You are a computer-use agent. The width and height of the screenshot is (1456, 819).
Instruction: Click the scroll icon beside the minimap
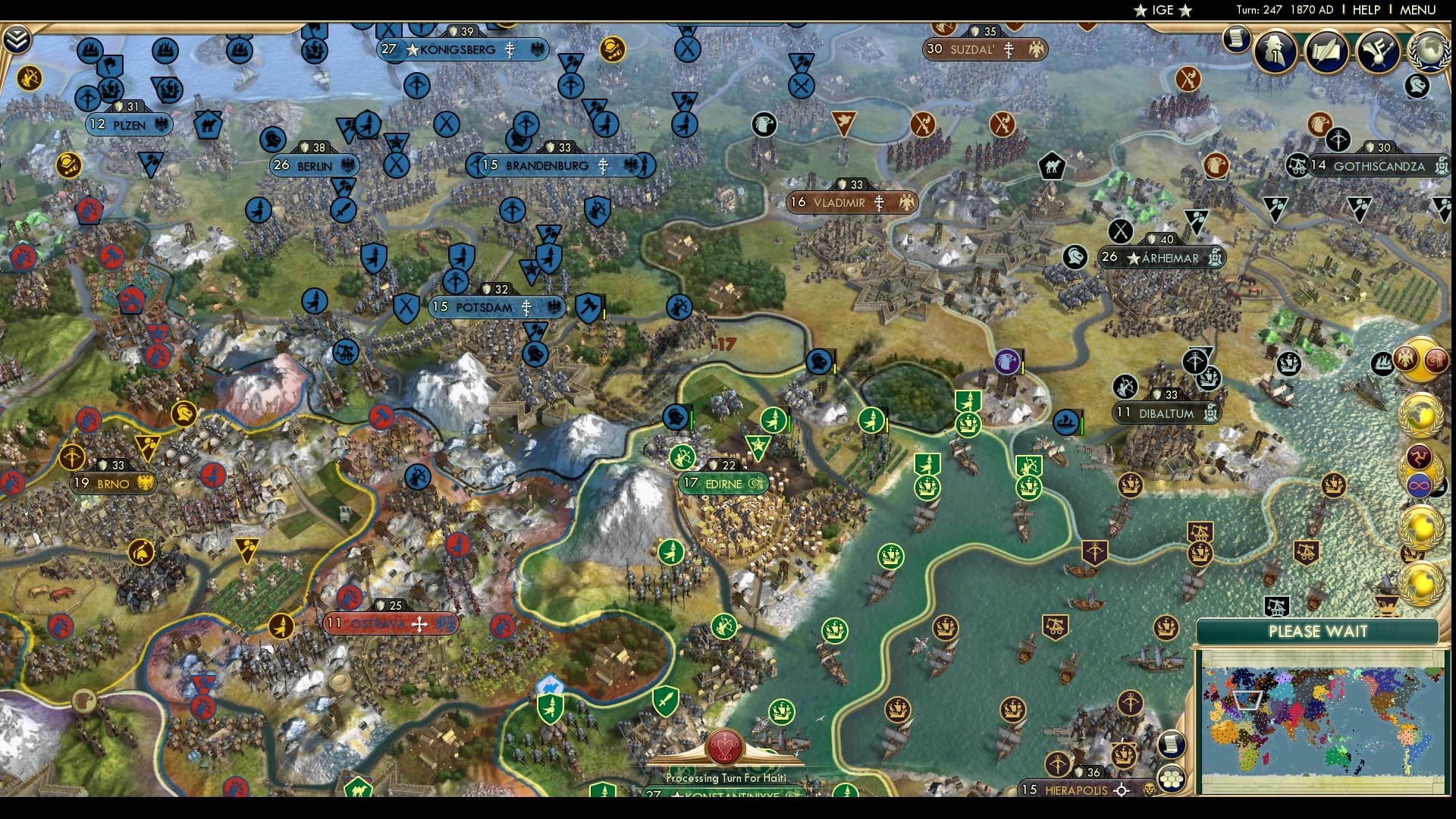click(x=1171, y=744)
